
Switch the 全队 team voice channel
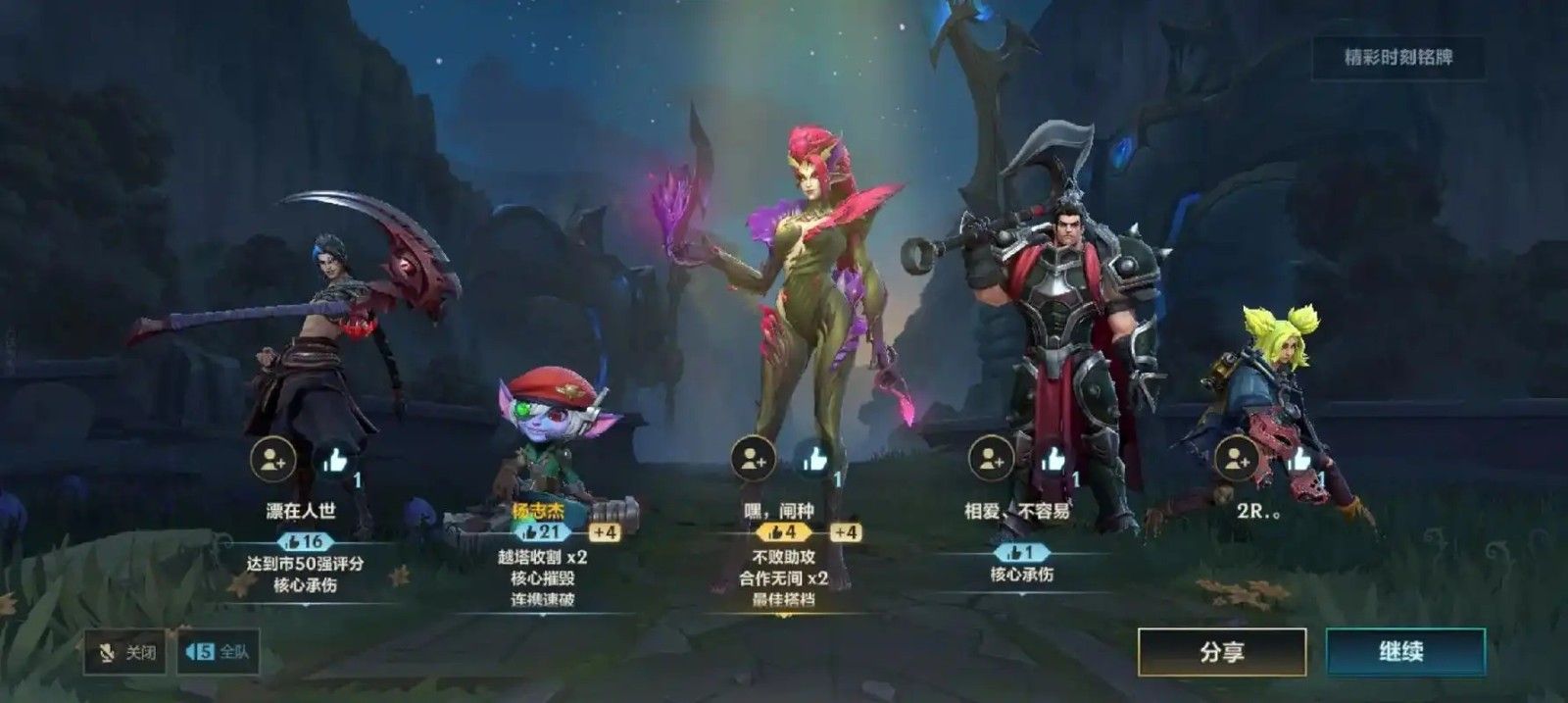[219, 652]
